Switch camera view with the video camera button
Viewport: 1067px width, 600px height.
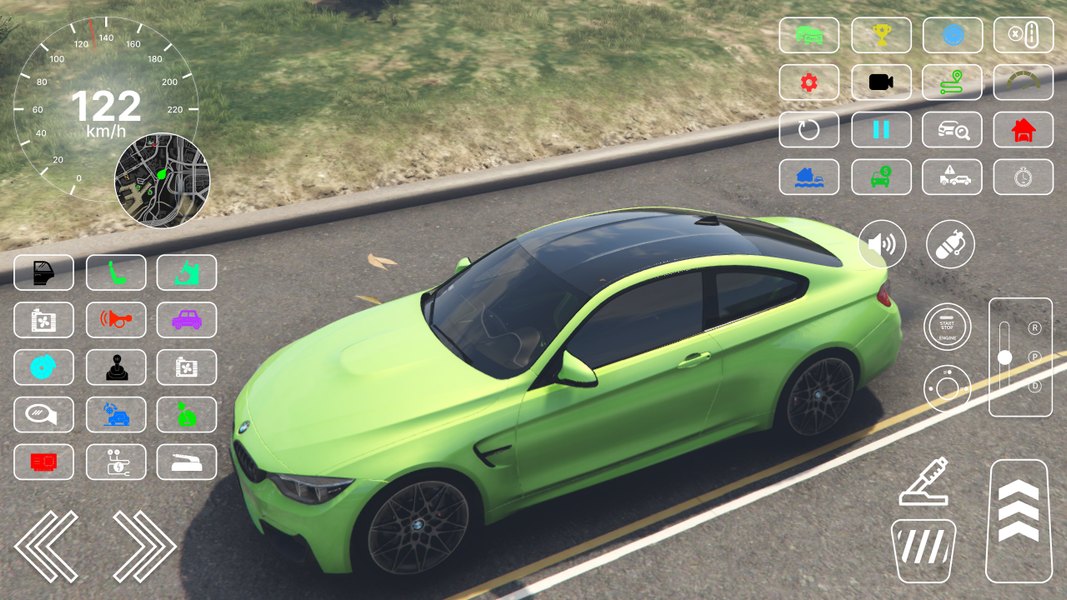881,83
